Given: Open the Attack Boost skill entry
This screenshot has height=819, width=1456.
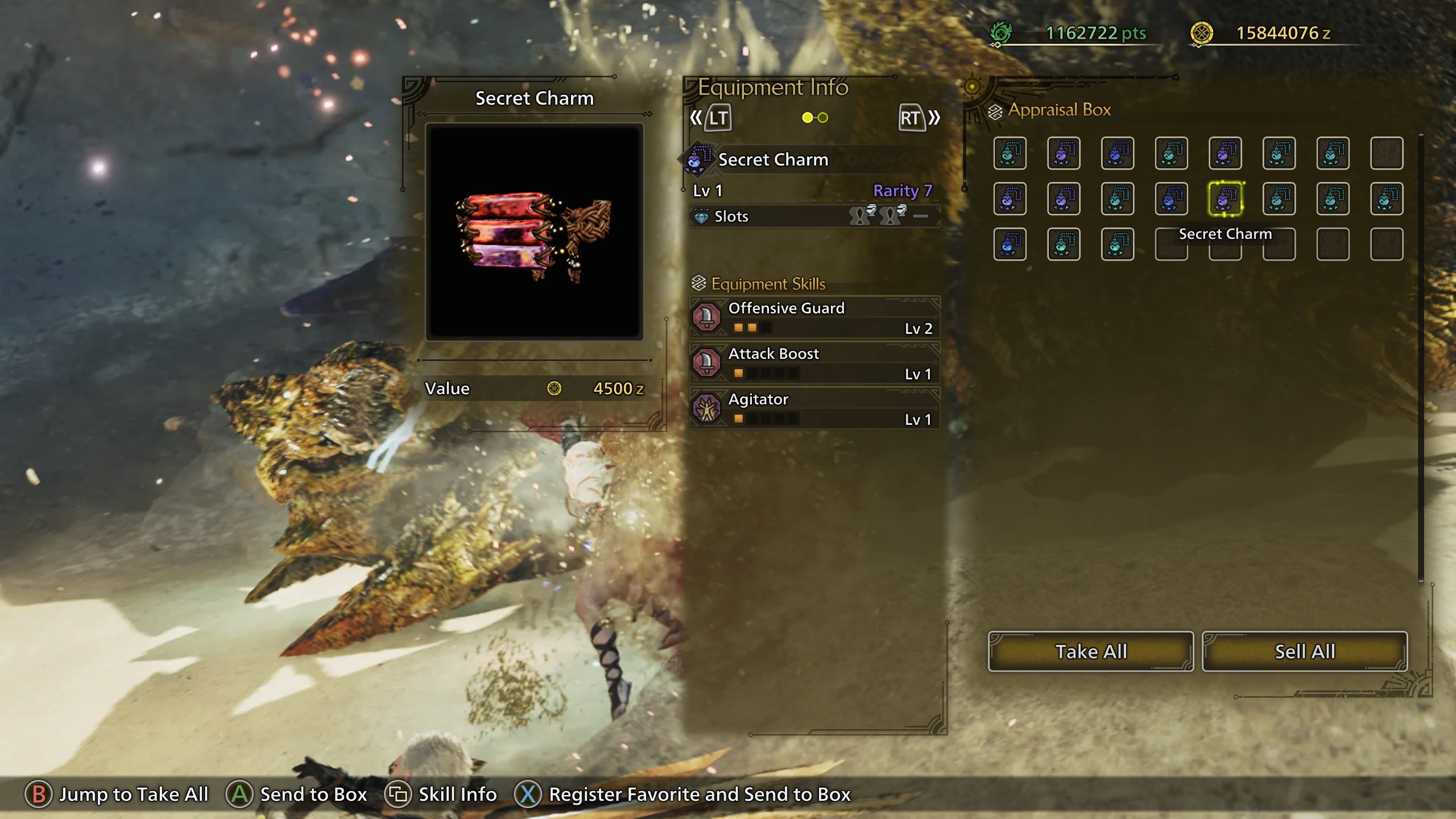Looking at the screenshot, I should 814,363.
